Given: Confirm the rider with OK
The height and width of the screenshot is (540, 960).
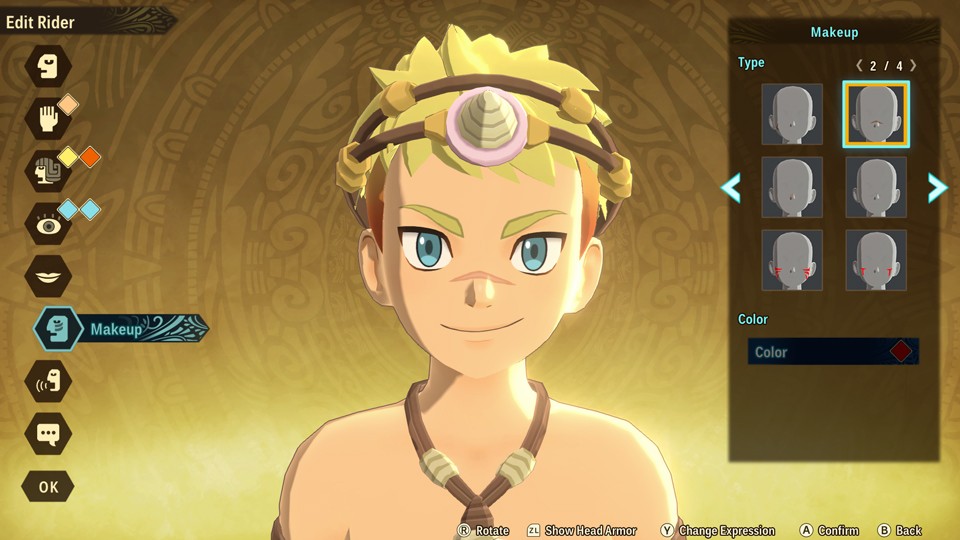Looking at the screenshot, I should 48,487.
